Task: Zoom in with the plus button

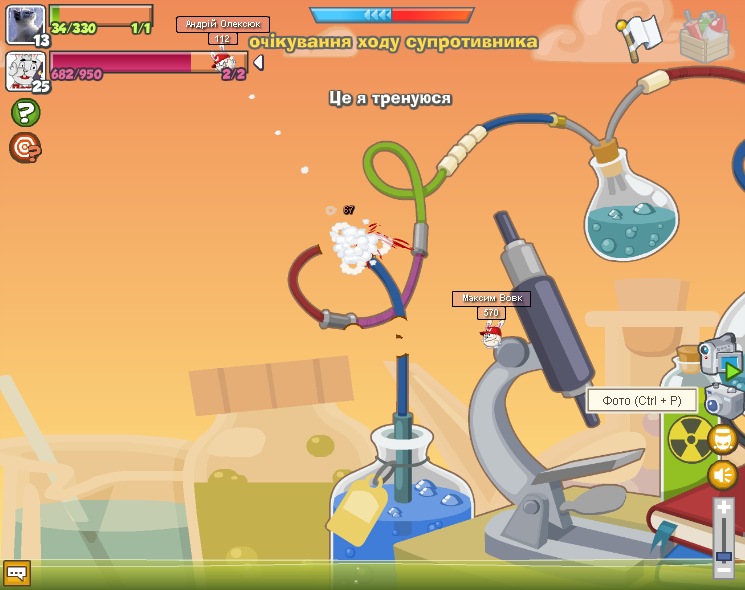Action: click(724, 508)
